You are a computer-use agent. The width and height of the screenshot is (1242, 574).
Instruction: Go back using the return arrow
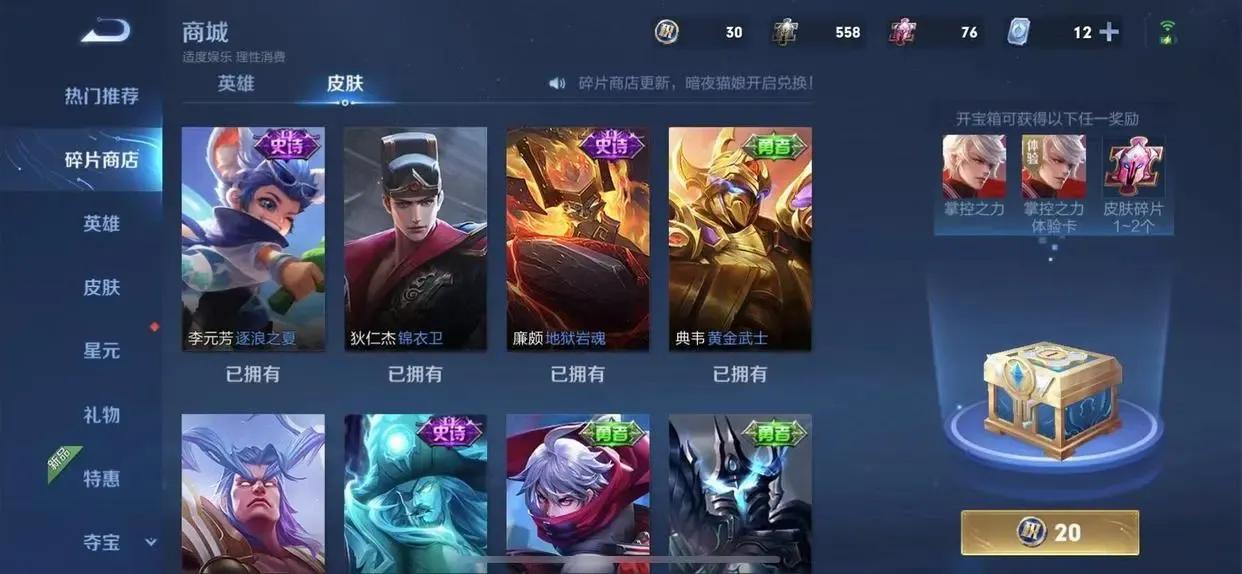coord(105,32)
